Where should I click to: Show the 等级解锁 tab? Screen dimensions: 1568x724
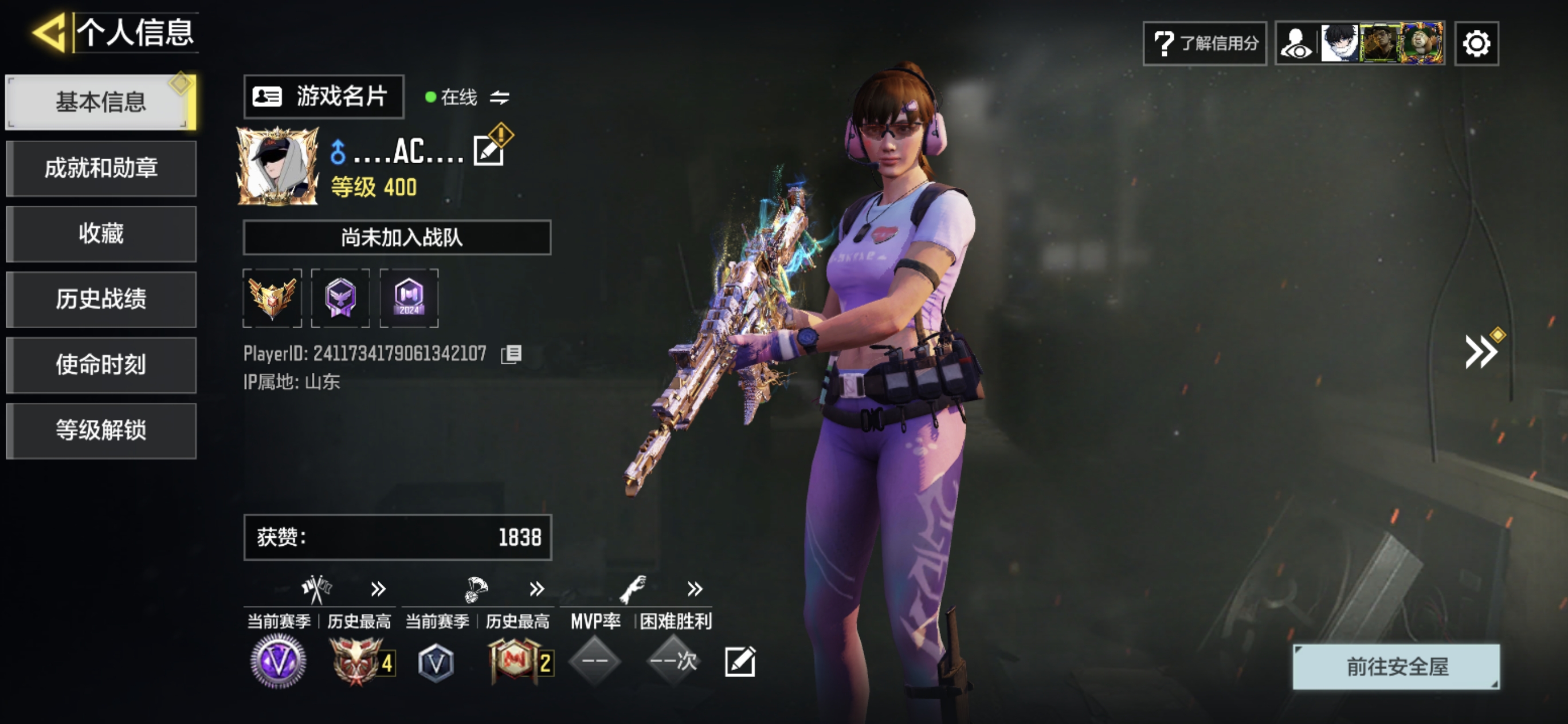[x=101, y=430]
